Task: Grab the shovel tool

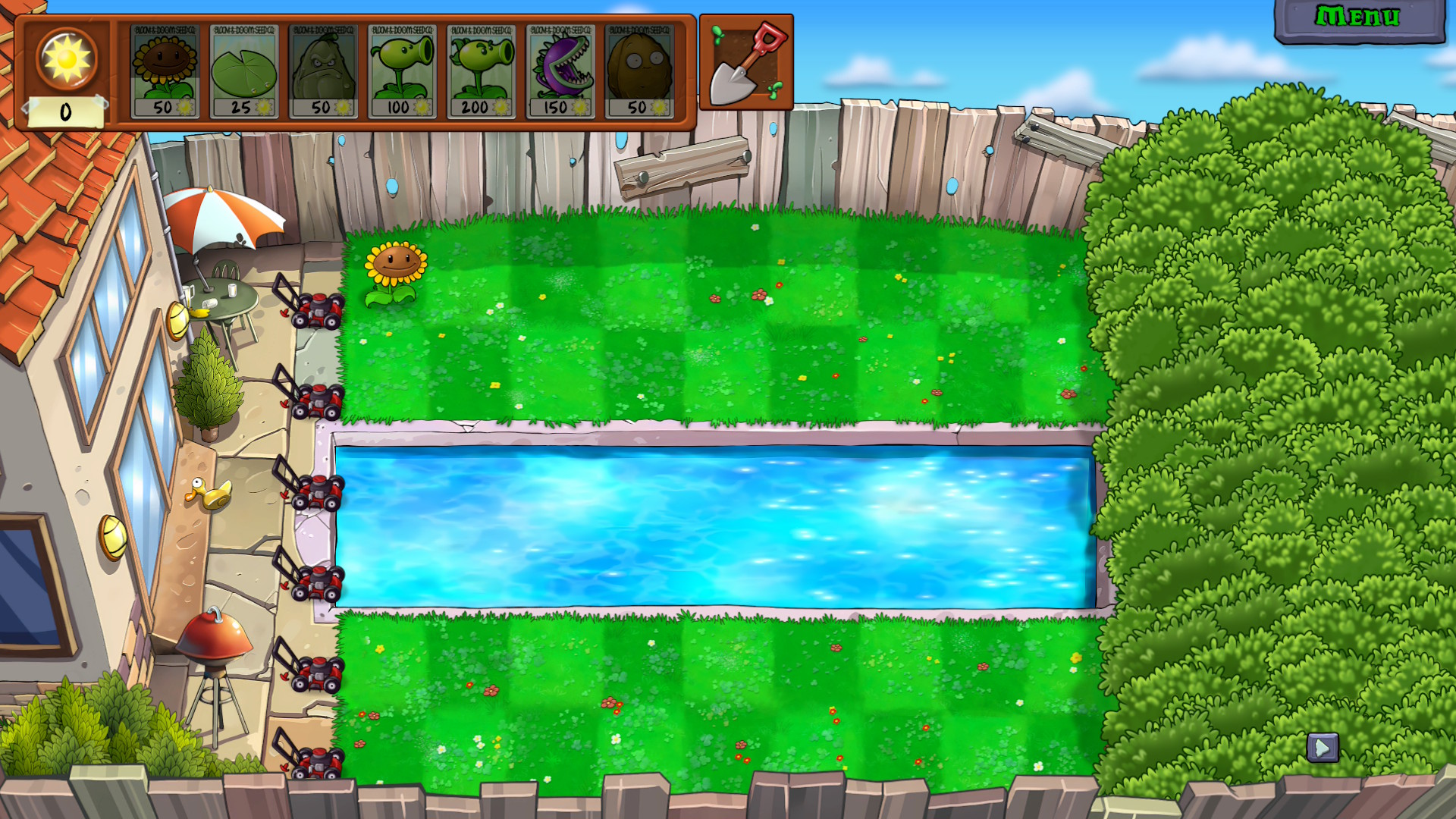Action: point(746,63)
